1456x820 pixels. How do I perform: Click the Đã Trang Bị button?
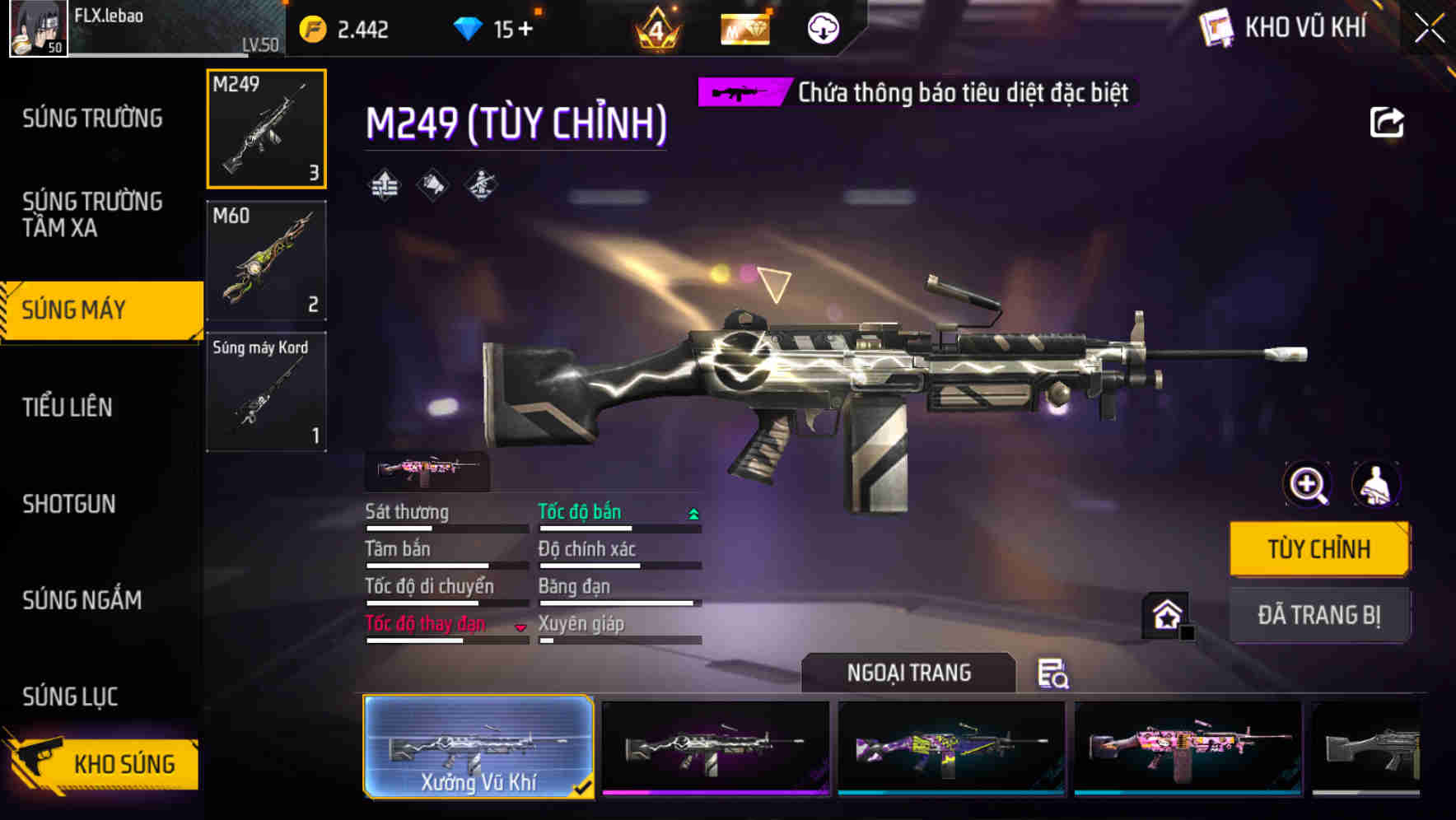[x=1318, y=614]
